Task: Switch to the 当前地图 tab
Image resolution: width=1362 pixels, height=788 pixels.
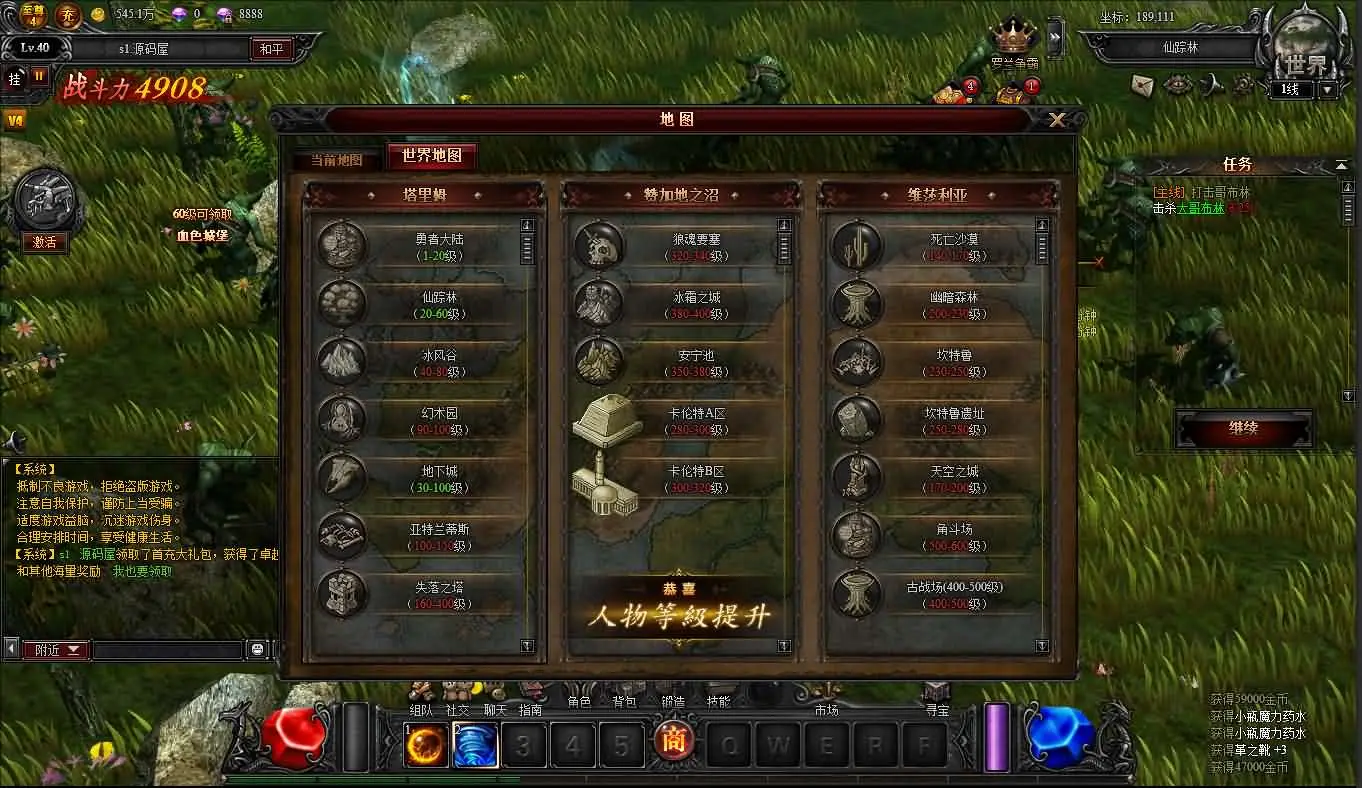Action: [335, 157]
